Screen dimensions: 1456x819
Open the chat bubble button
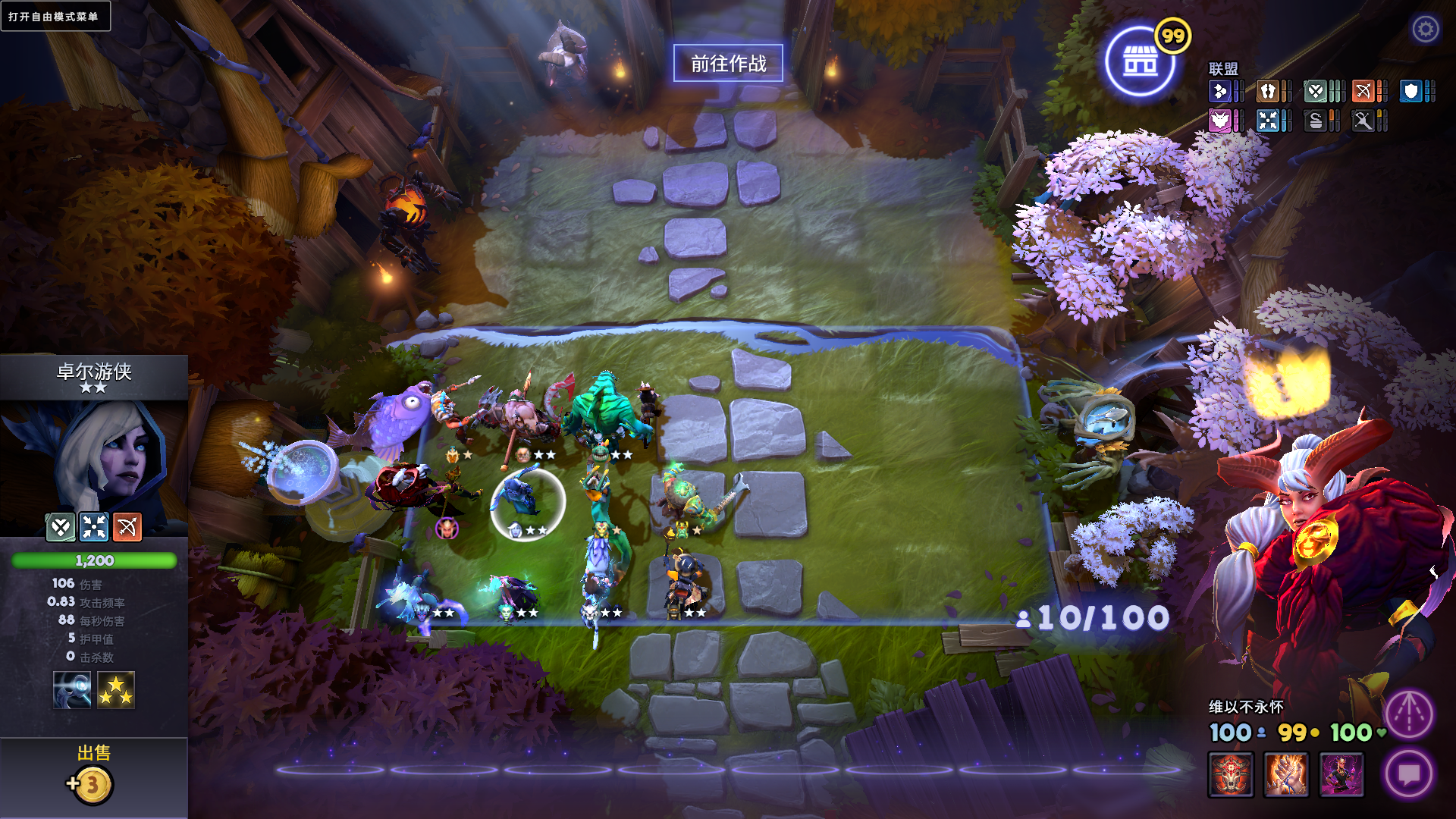coord(1408,774)
